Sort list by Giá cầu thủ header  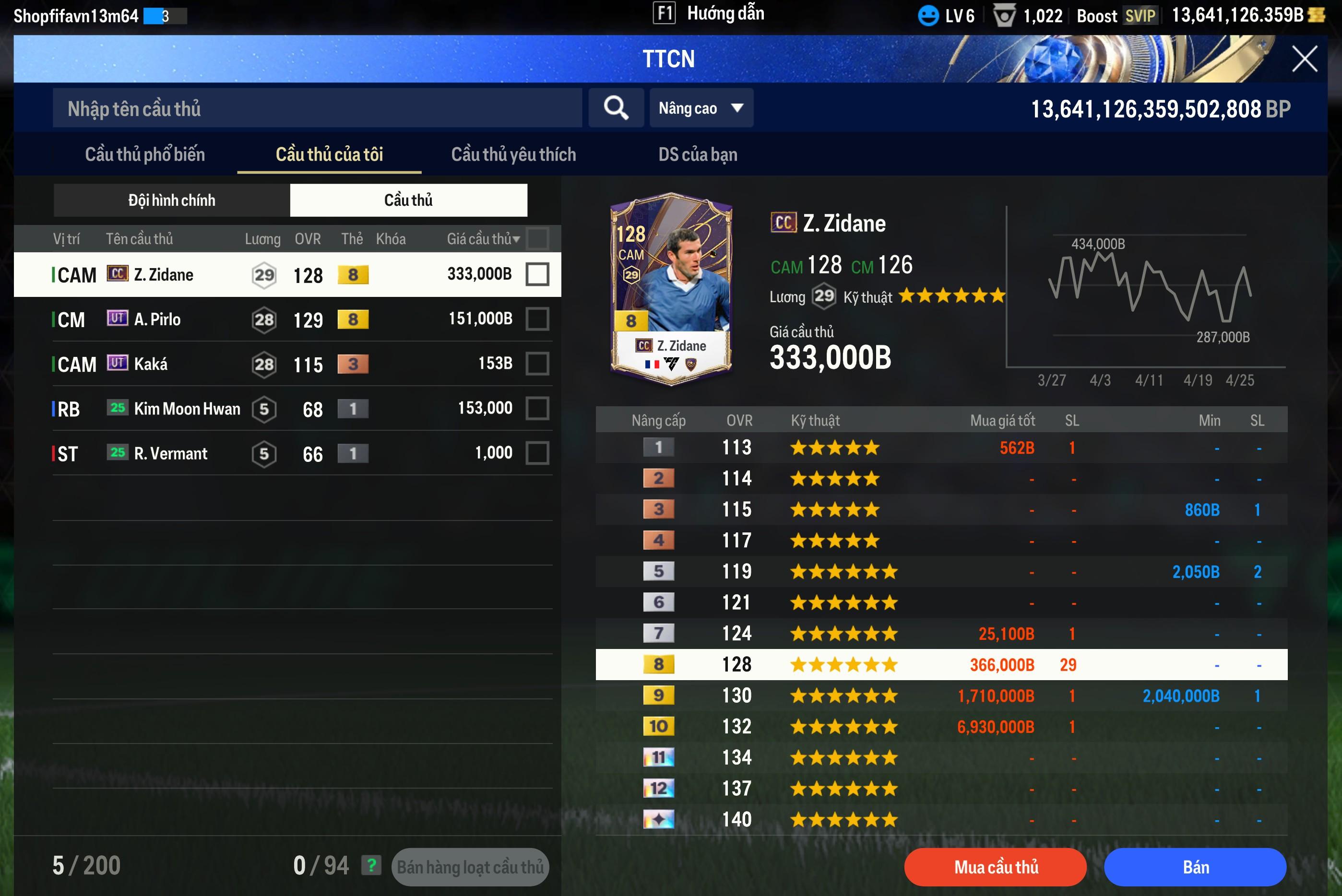483,239
